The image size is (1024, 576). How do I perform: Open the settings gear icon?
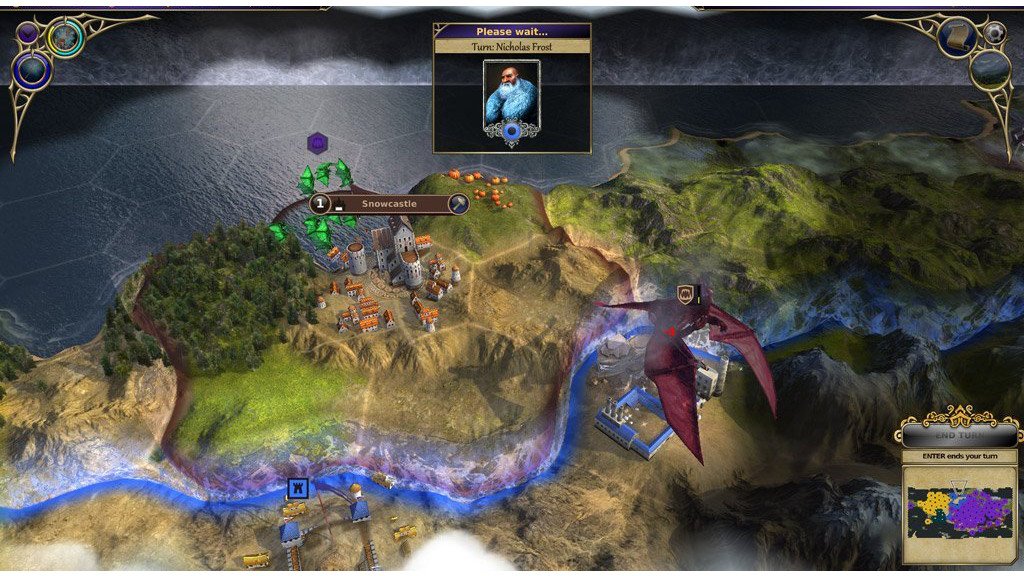[x=994, y=33]
